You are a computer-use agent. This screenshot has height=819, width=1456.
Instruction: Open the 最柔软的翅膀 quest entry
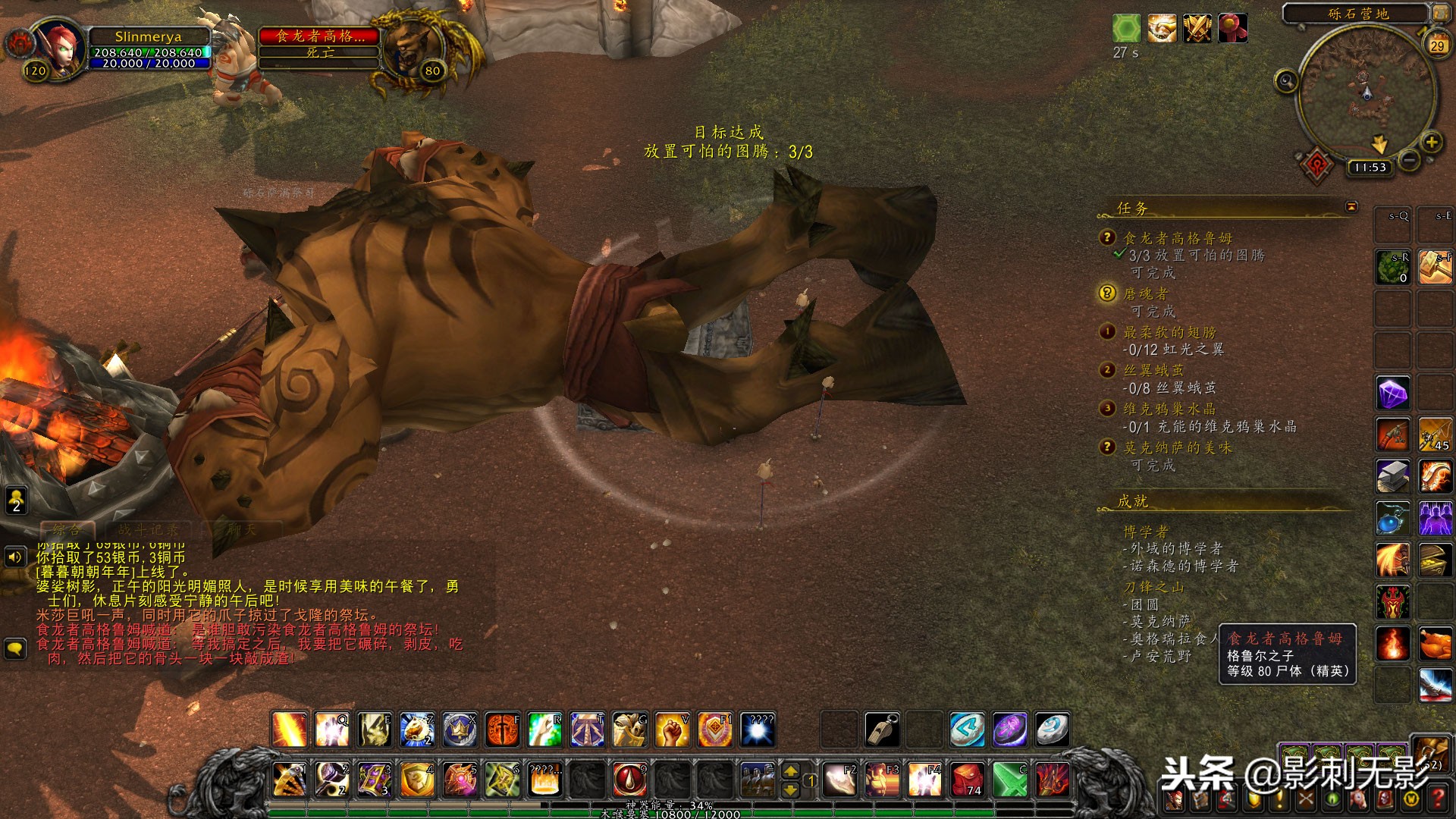[x=1169, y=332]
